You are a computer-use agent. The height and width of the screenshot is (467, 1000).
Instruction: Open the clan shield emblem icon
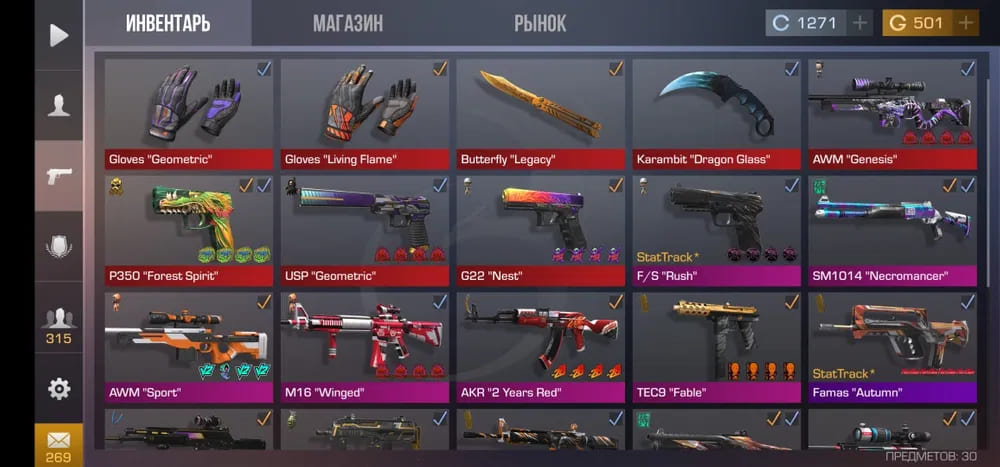pyautogui.click(x=59, y=247)
